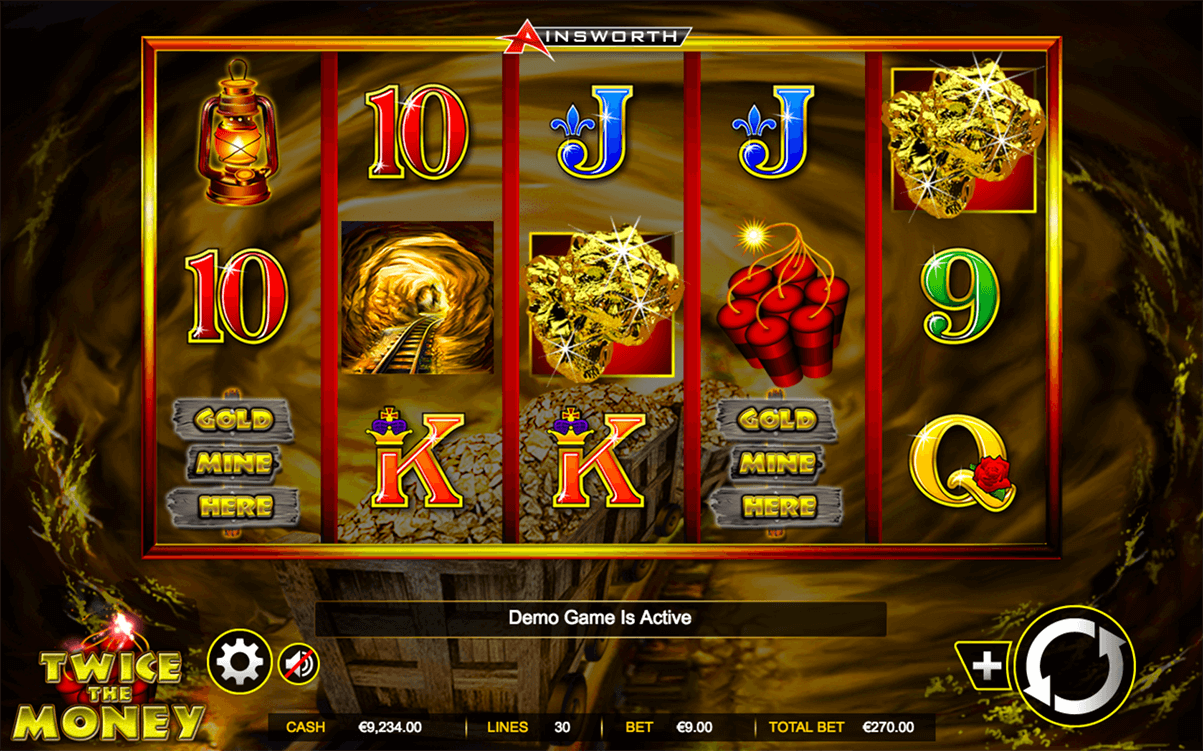Open the plus bet options button
Screen dimensions: 1203x751
985,665
